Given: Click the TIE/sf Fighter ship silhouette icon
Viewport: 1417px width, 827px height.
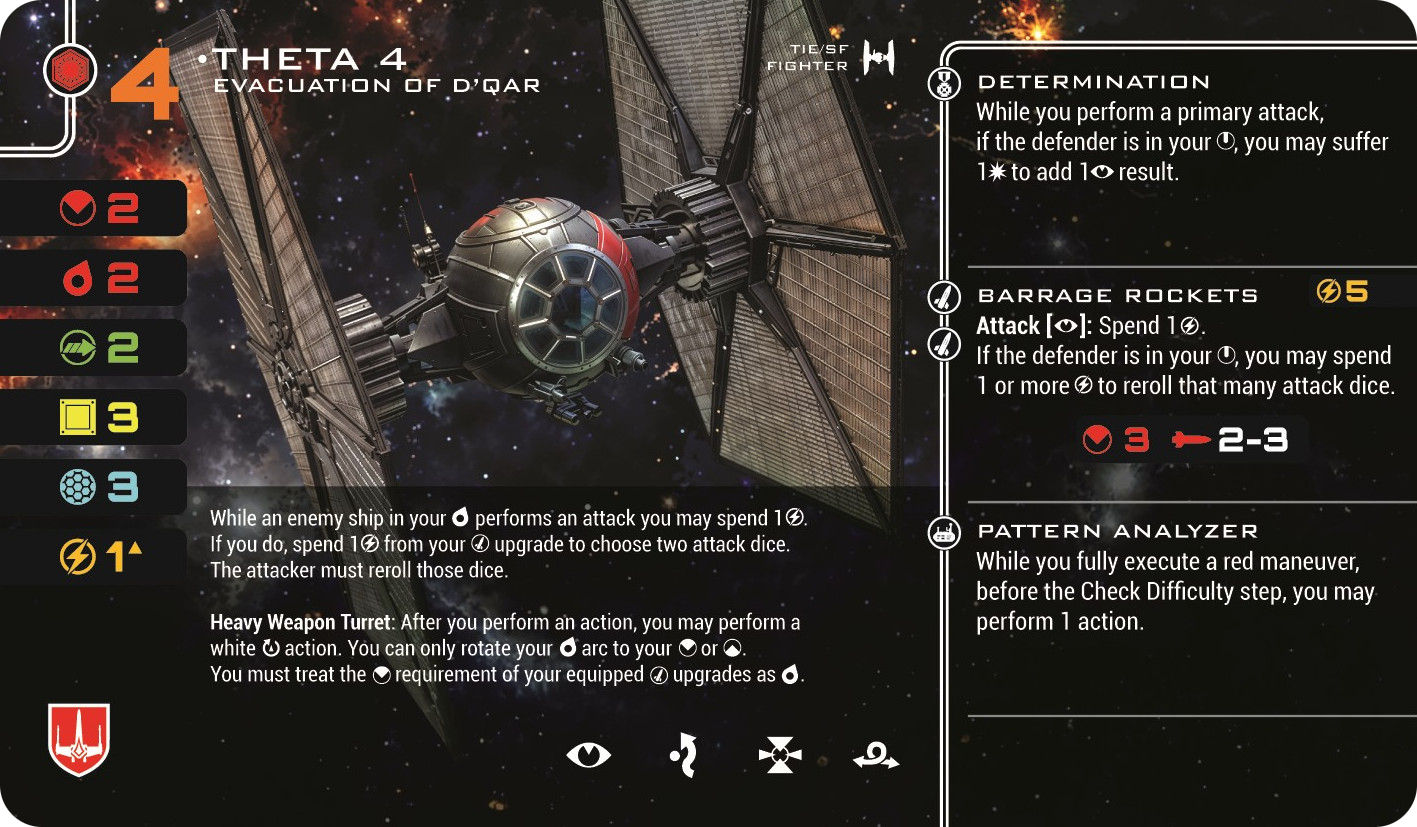Looking at the screenshot, I should [x=878, y=59].
